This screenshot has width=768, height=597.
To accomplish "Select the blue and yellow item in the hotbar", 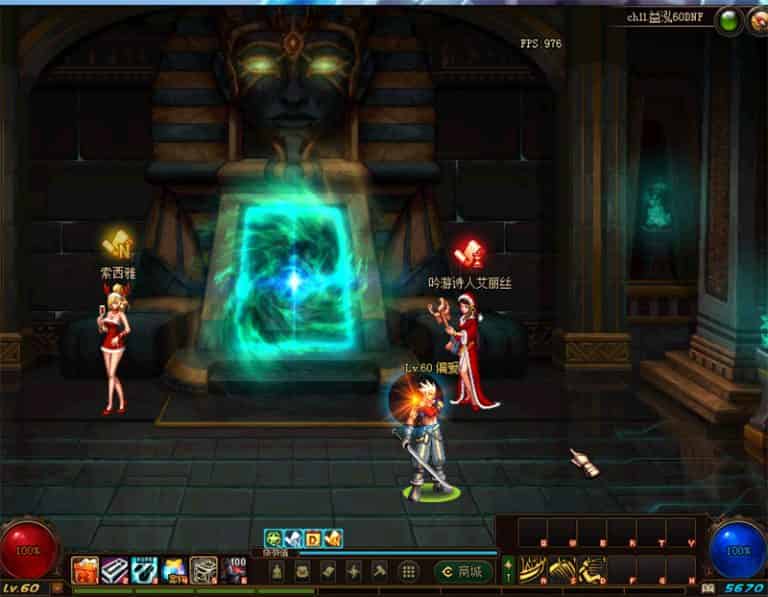I will [174, 570].
